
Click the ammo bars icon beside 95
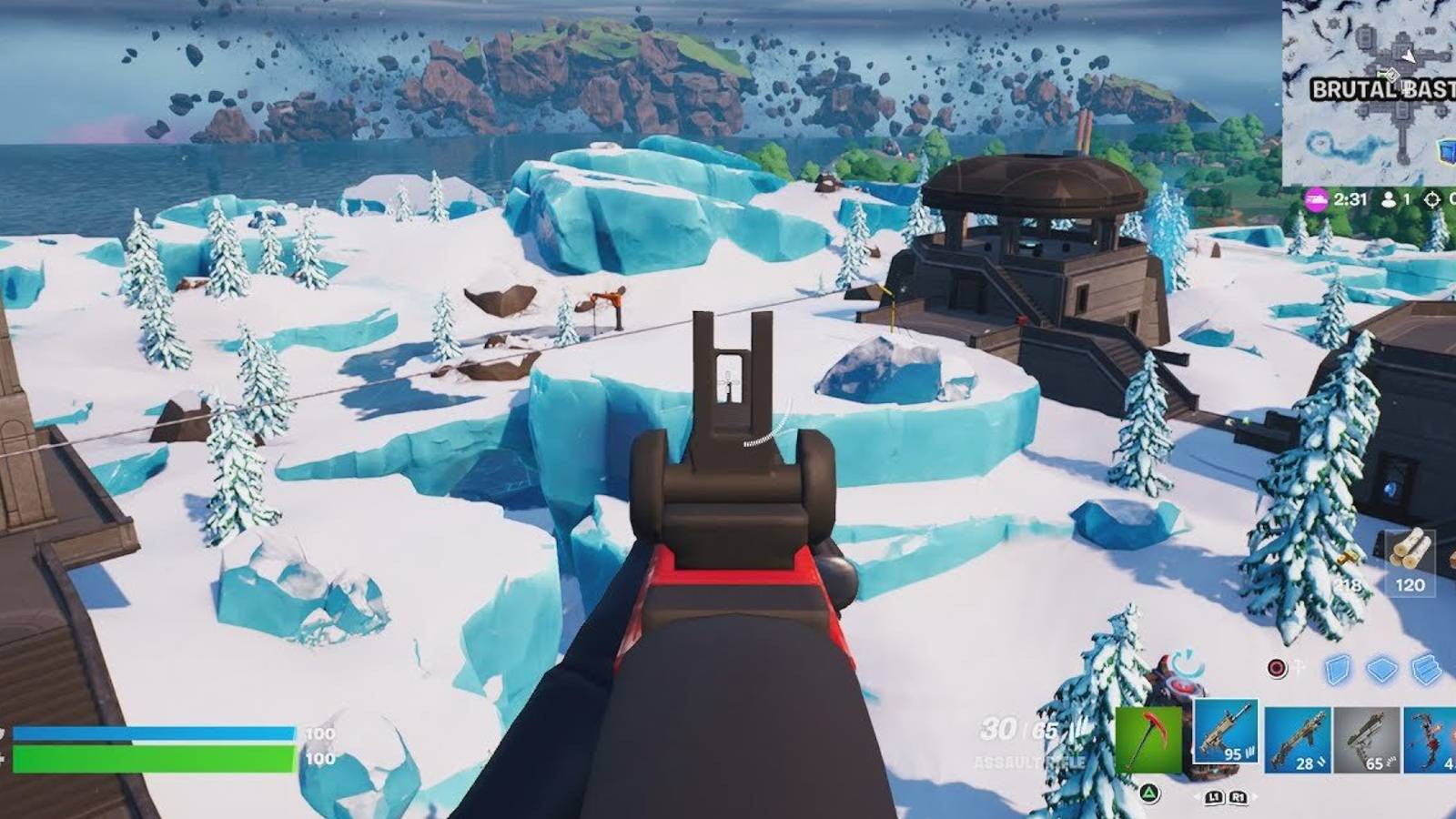(1249, 753)
